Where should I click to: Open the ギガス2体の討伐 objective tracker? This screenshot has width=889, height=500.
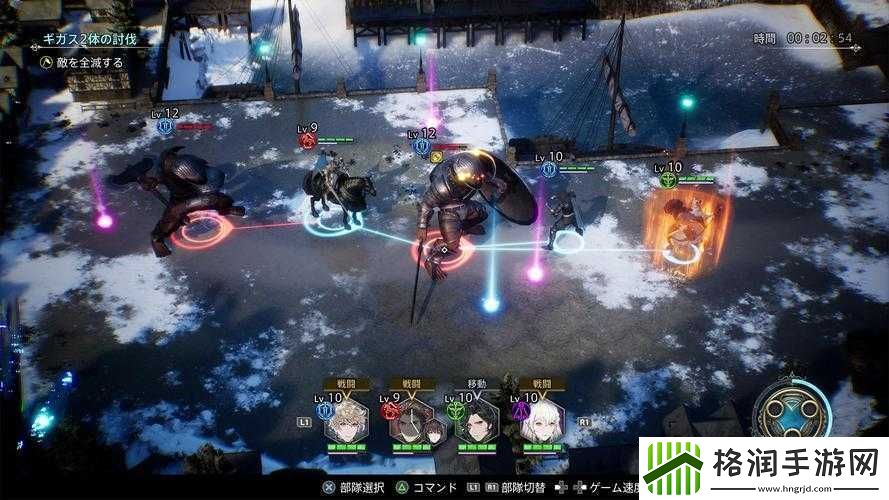coord(90,40)
